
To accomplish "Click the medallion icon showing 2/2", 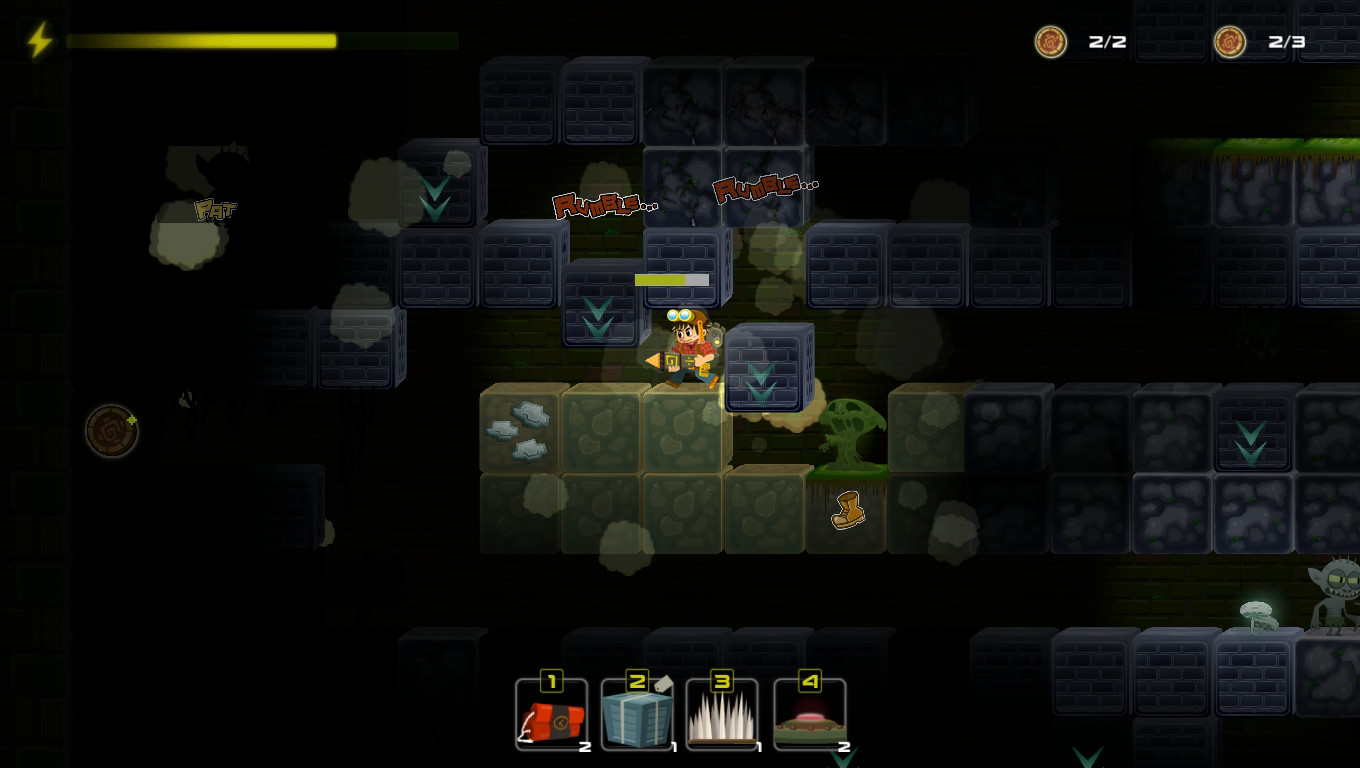I will 1051,43.
